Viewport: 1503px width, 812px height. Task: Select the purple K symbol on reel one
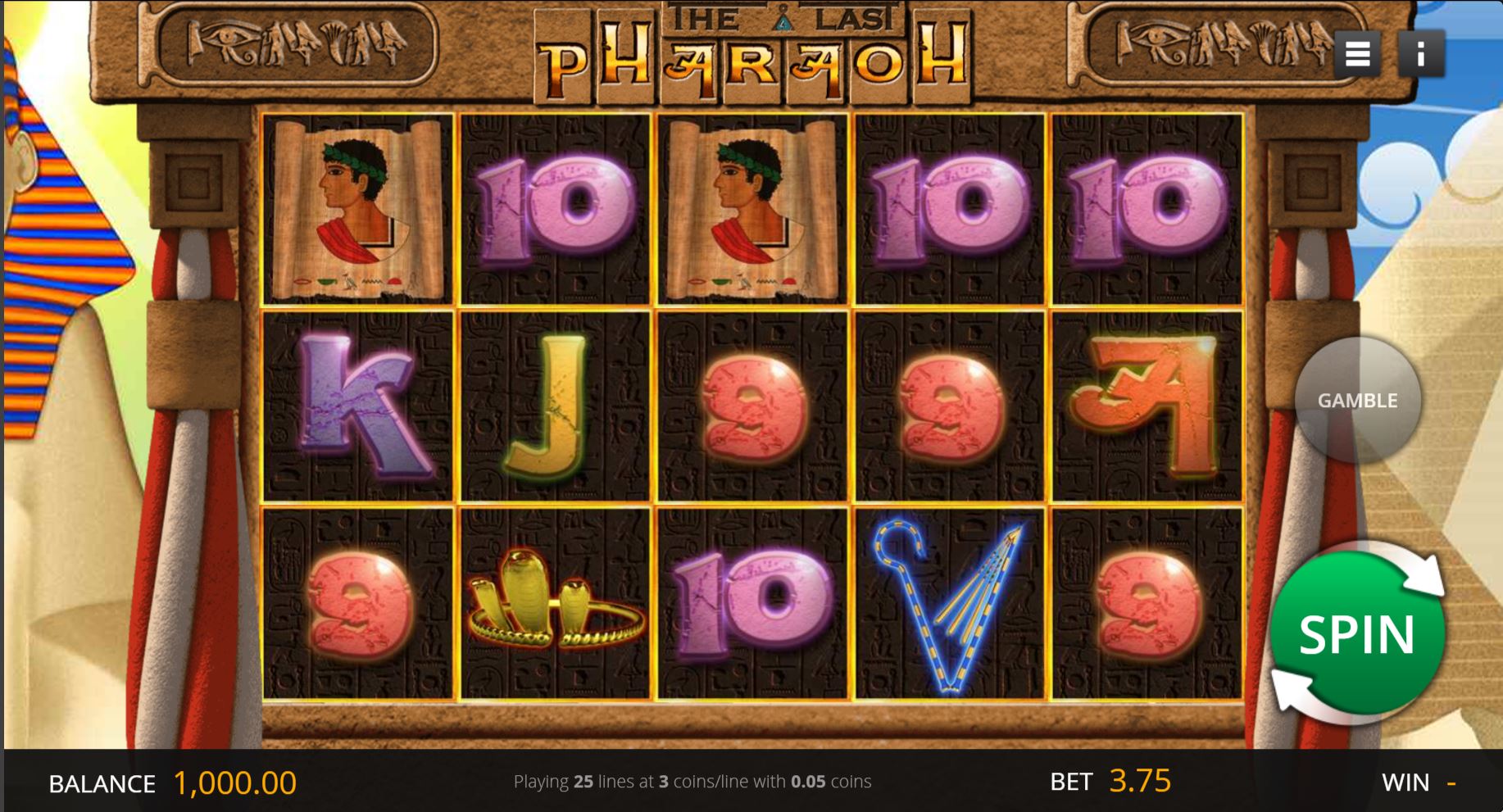[x=359, y=407]
